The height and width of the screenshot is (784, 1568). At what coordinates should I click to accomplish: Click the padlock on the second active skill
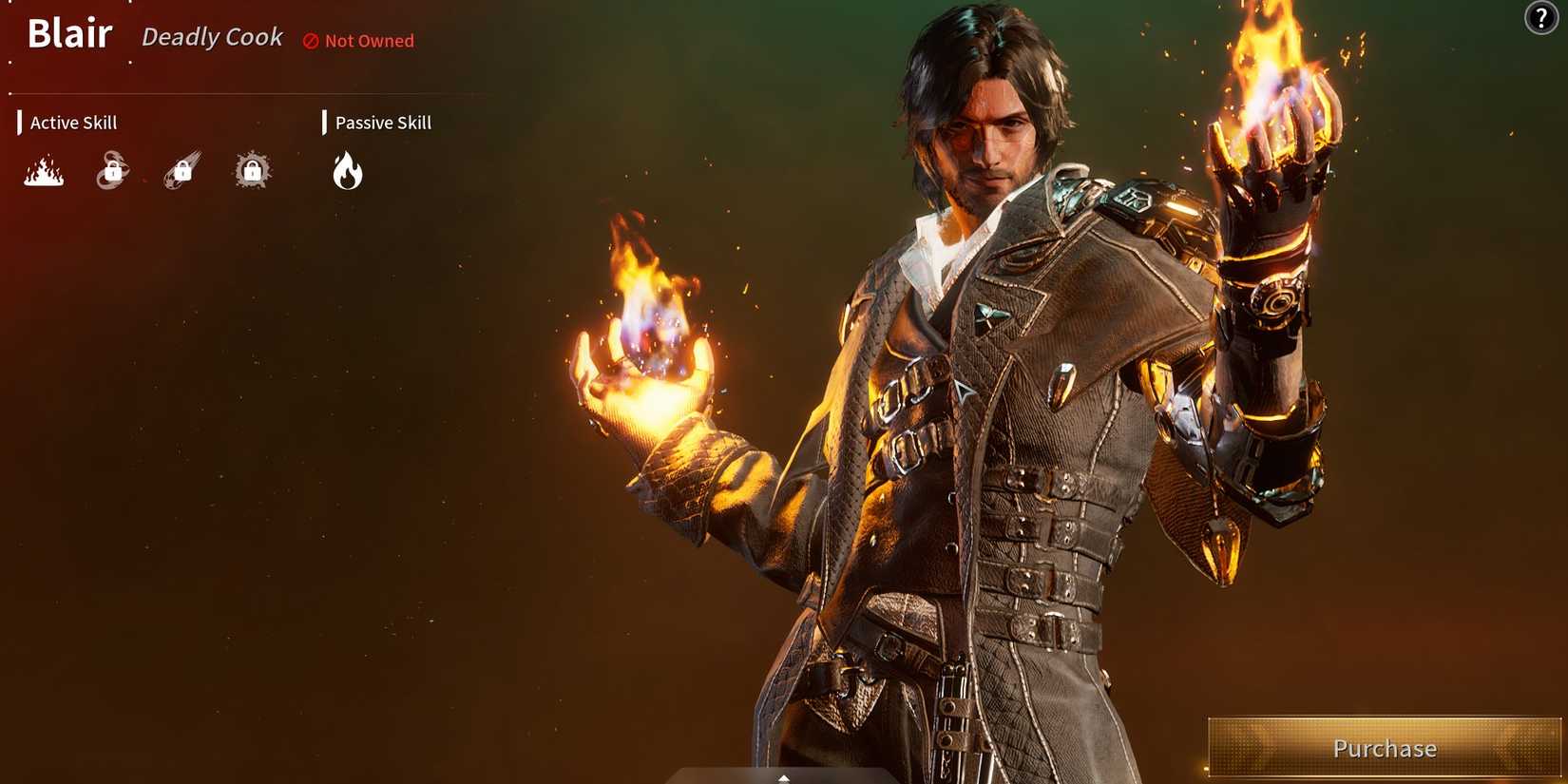pyautogui.click(x=113, y=171)
